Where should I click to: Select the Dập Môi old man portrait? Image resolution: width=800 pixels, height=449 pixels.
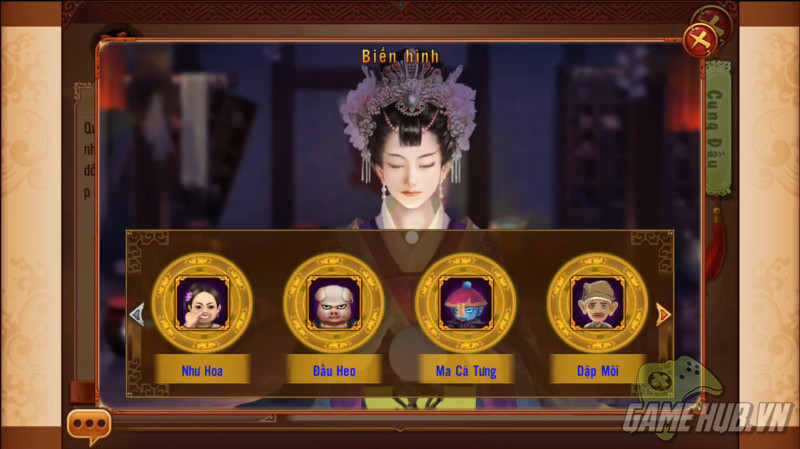[597, 301]
